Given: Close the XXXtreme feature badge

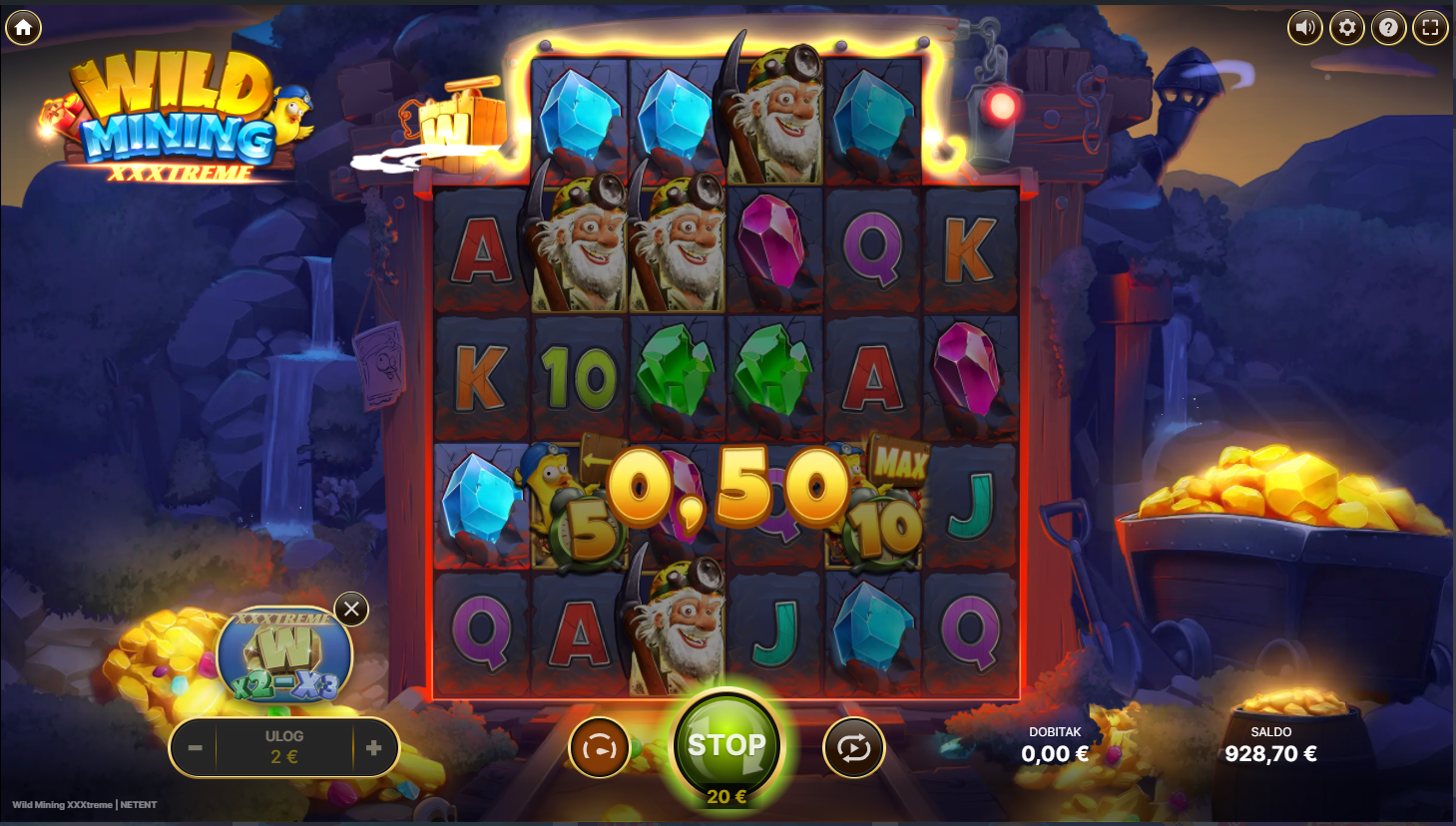Looking at the screenshot, I should pyautogui.click(x=351, y=609).
